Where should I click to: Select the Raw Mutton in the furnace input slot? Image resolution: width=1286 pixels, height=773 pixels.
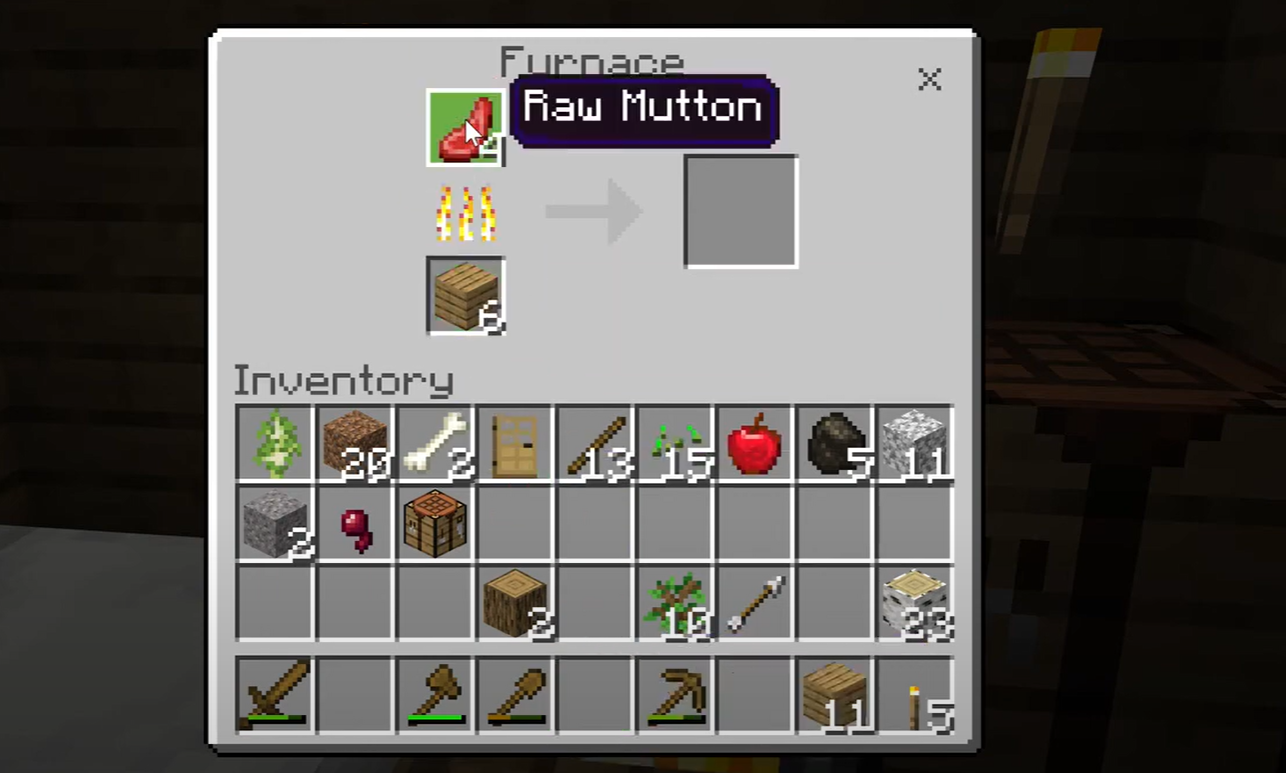coord(465,128)
